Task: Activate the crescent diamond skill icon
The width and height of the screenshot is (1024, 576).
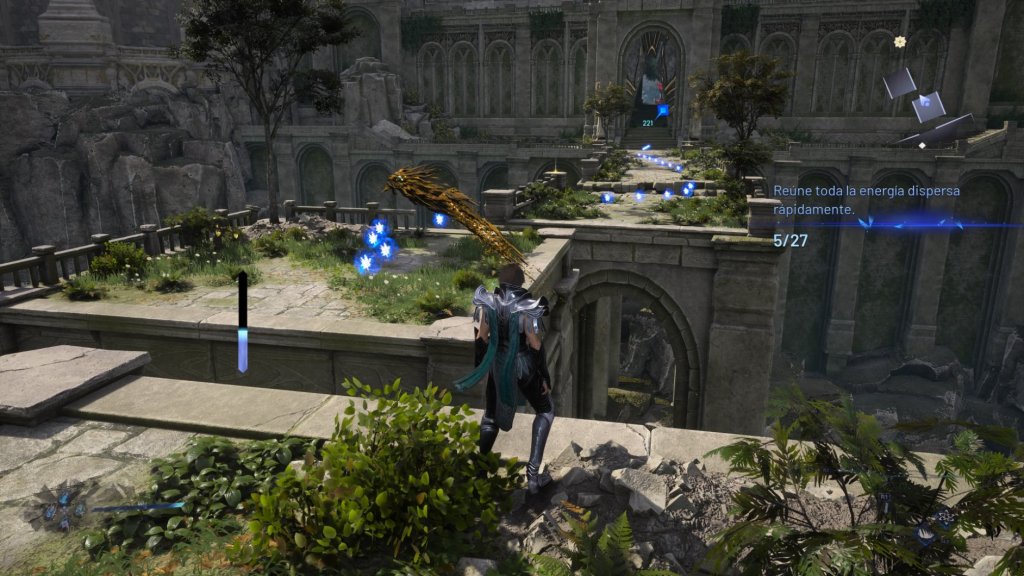Action: tap(924, 534)
